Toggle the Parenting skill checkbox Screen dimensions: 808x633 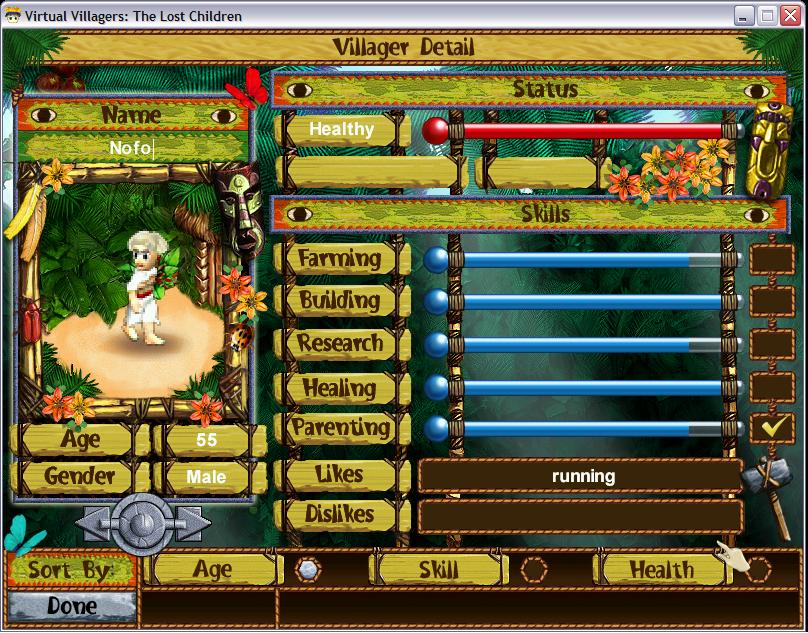pos(771,428)
